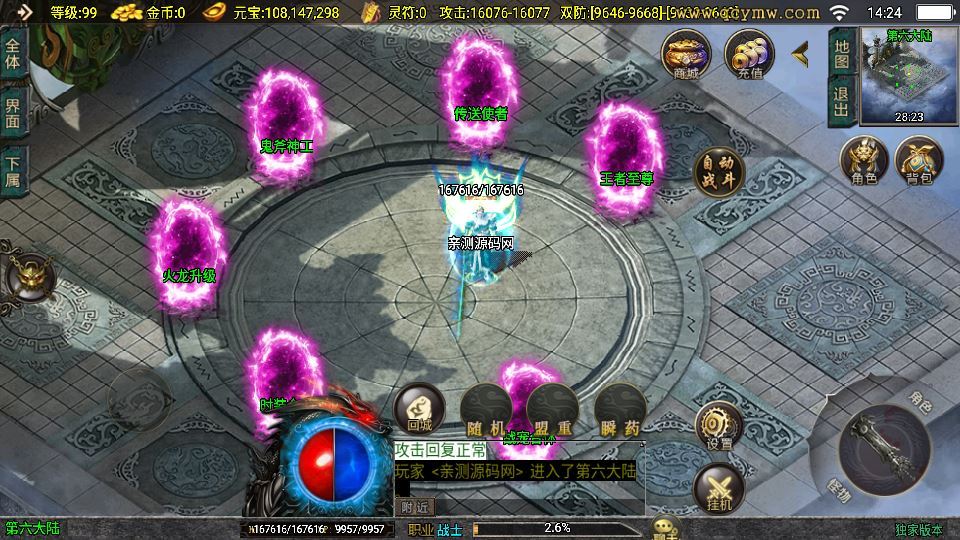Select the 全体 tab on the left
The width and height of the screenshot is (960, 540).
click(13, 53)
